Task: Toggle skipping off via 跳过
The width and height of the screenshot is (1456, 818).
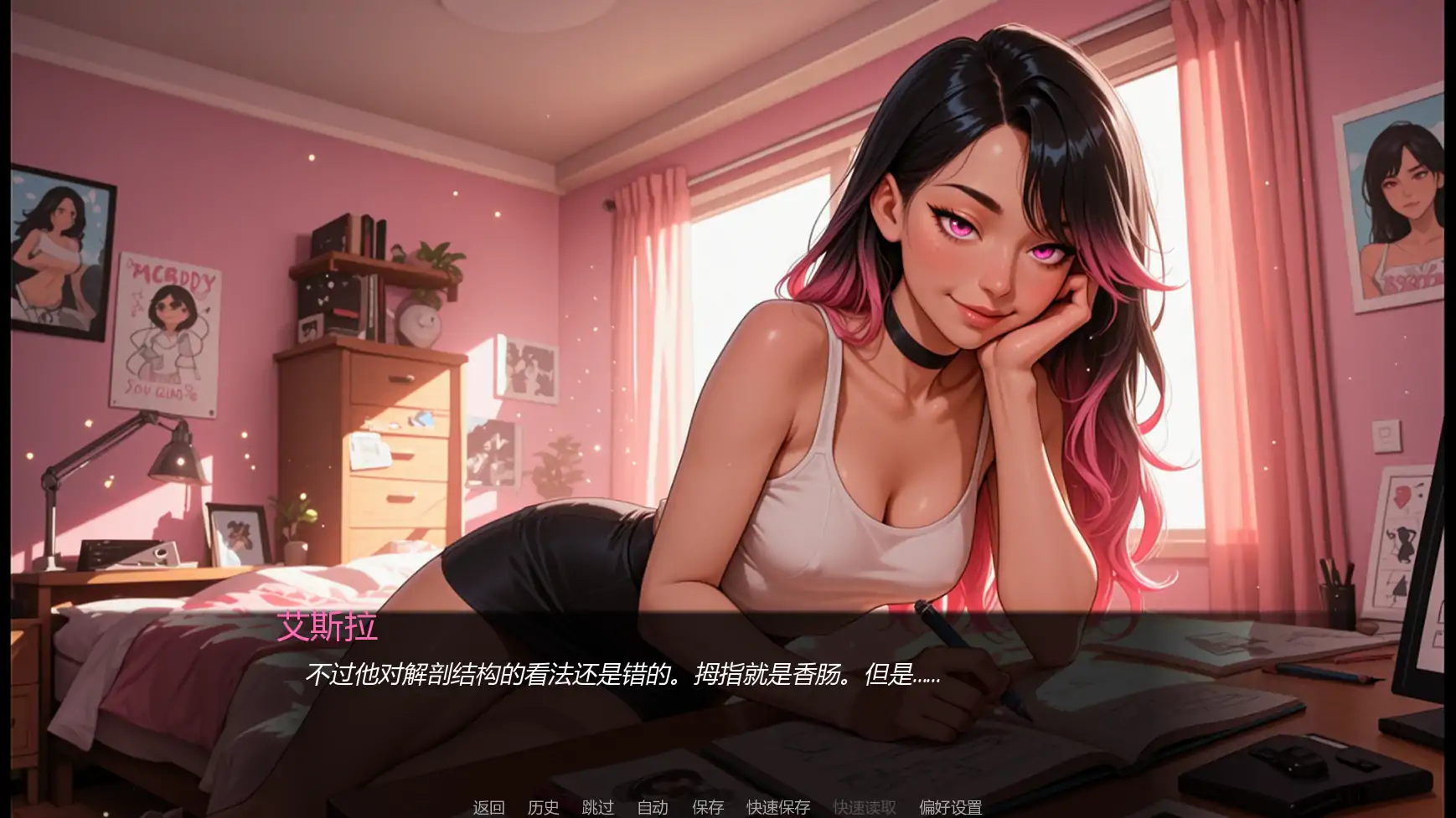Action: (x=596, y=807)
